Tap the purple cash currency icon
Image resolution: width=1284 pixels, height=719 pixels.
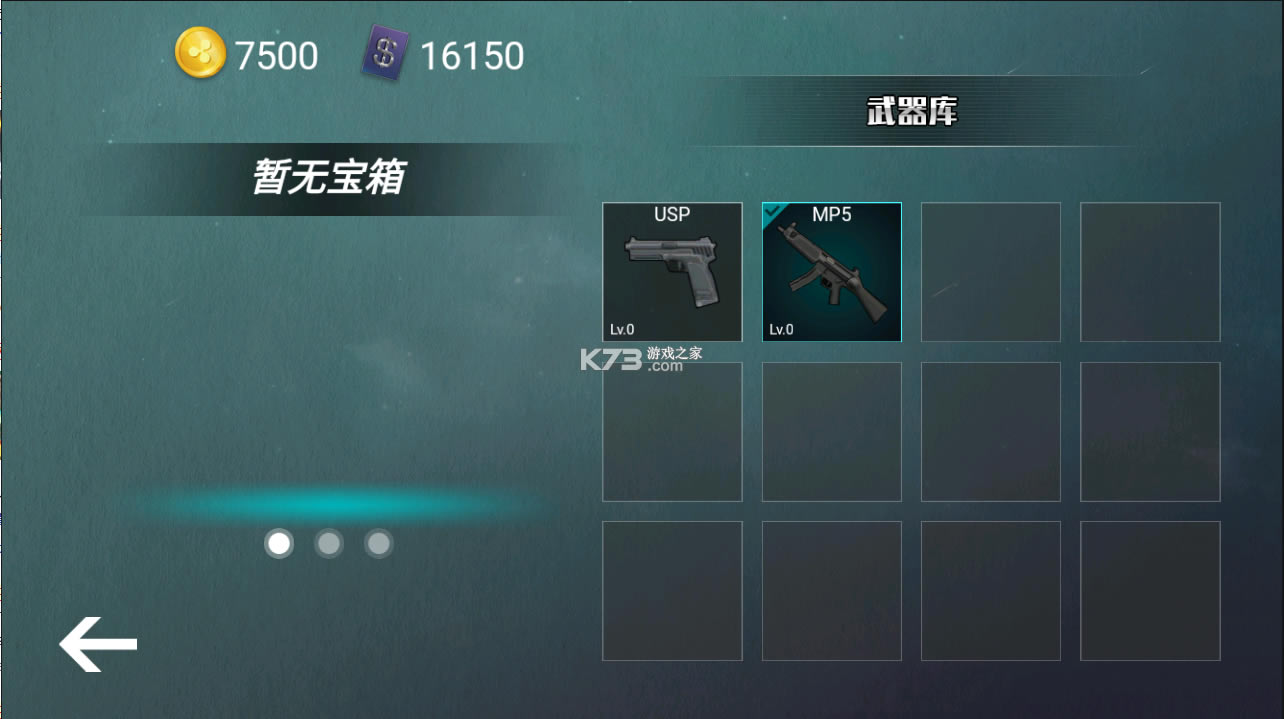tap(385, 54)
